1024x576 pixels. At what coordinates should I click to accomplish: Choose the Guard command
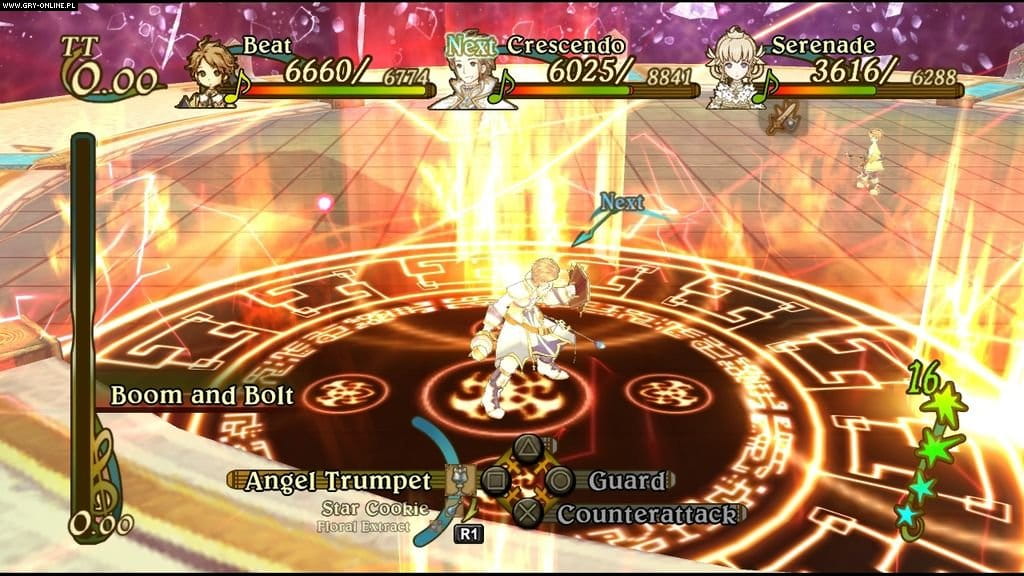tap(625, 481)
